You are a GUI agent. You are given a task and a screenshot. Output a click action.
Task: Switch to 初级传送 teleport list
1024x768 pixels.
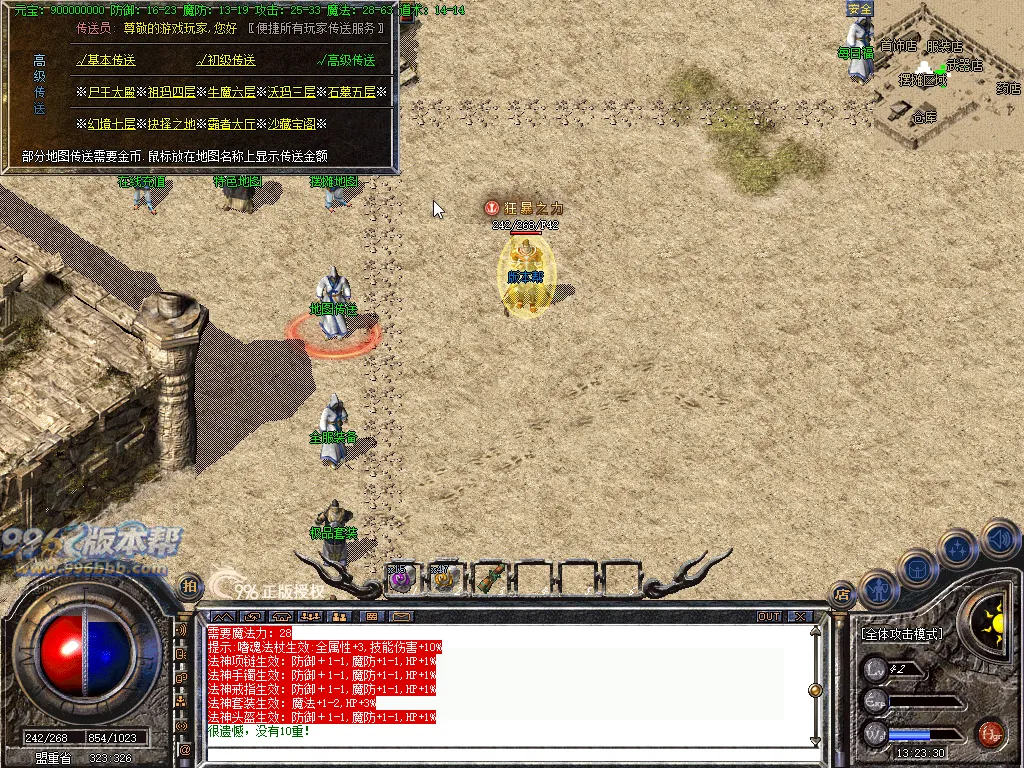[230, 60]
